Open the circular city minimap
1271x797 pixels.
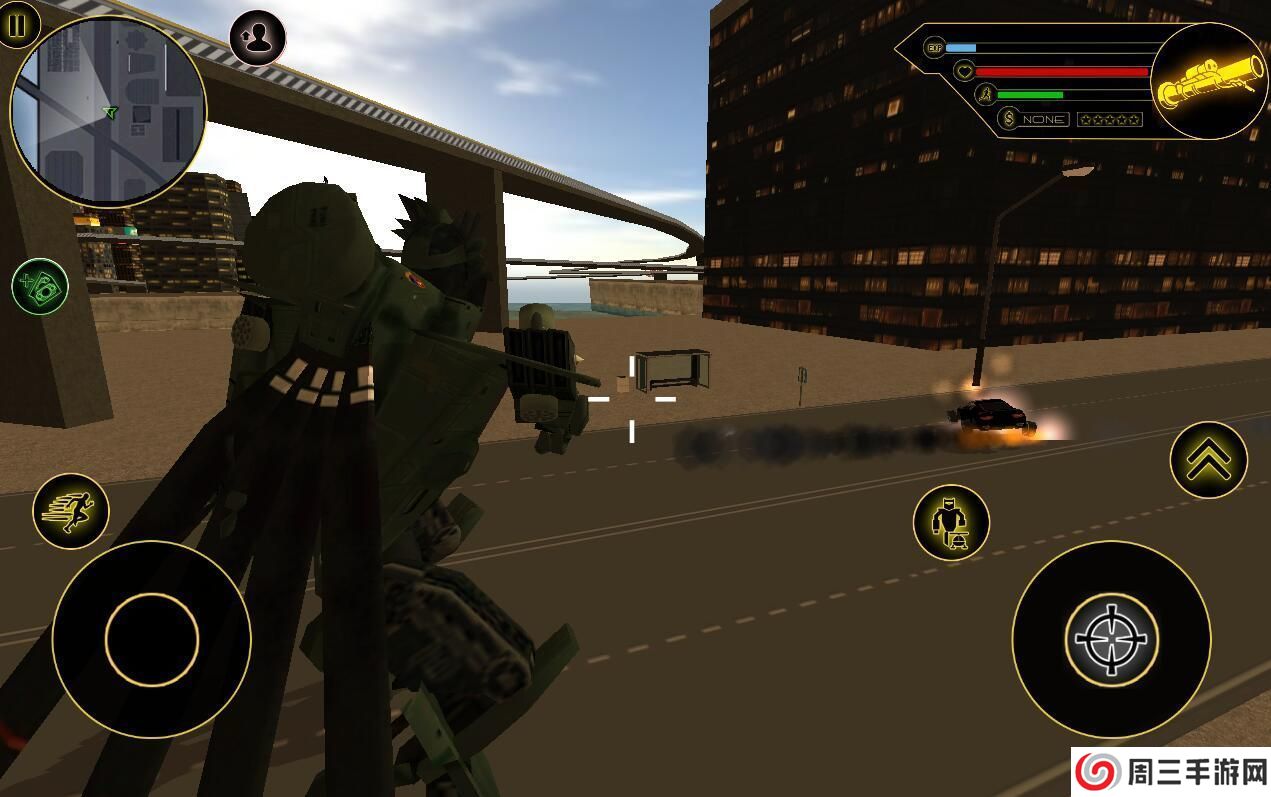point(108,110)
